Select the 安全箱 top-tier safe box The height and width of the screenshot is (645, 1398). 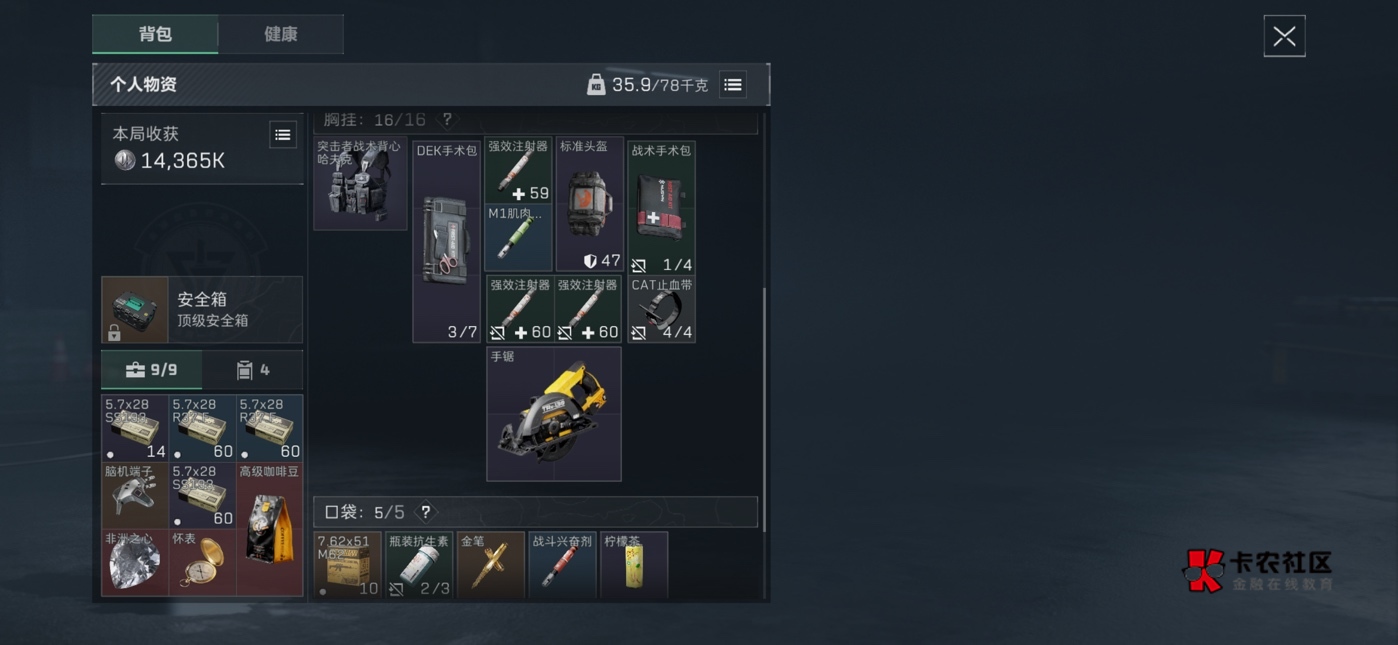[x=202, y=310]
